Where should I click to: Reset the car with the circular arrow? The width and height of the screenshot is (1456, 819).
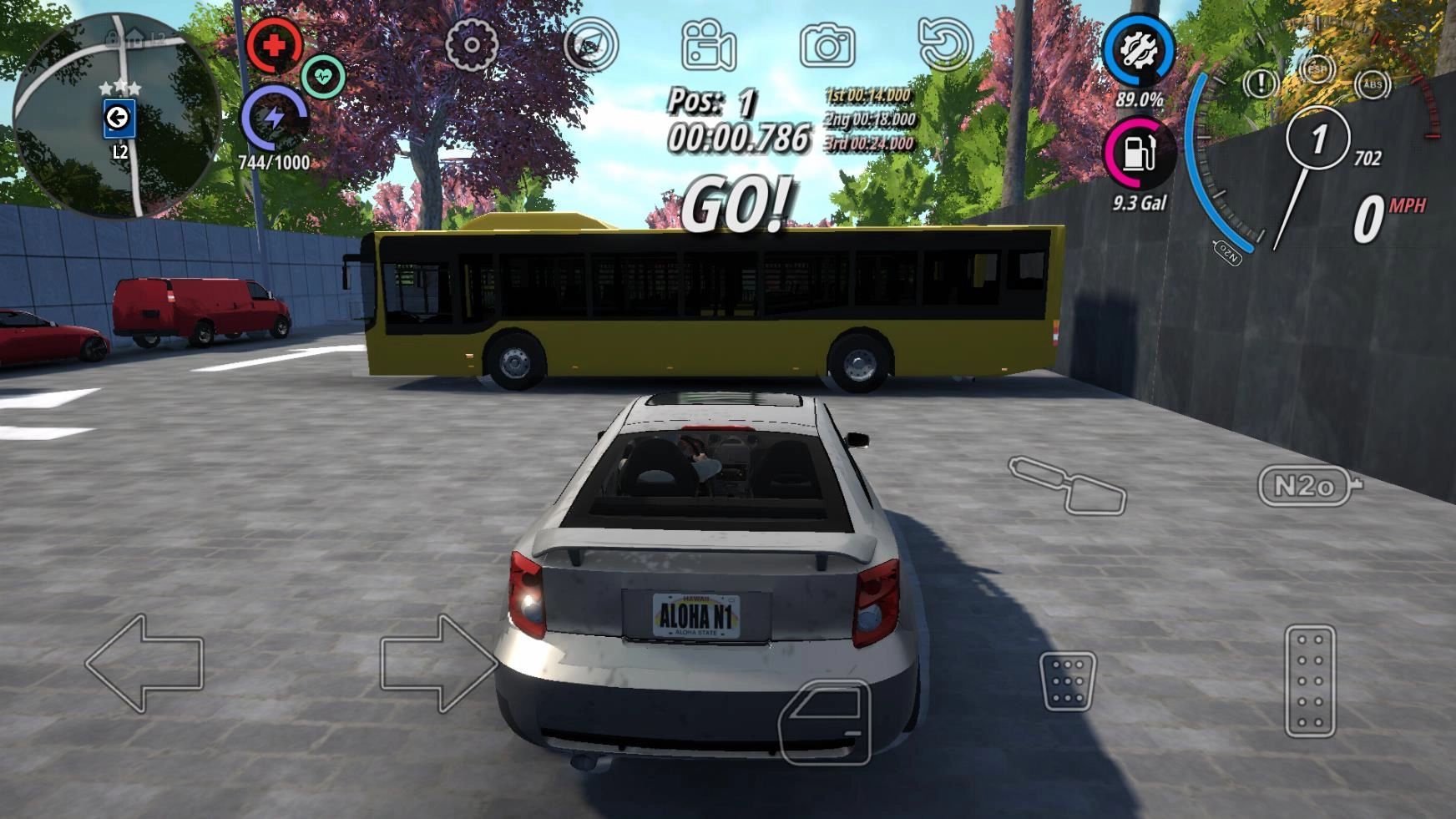945,44
